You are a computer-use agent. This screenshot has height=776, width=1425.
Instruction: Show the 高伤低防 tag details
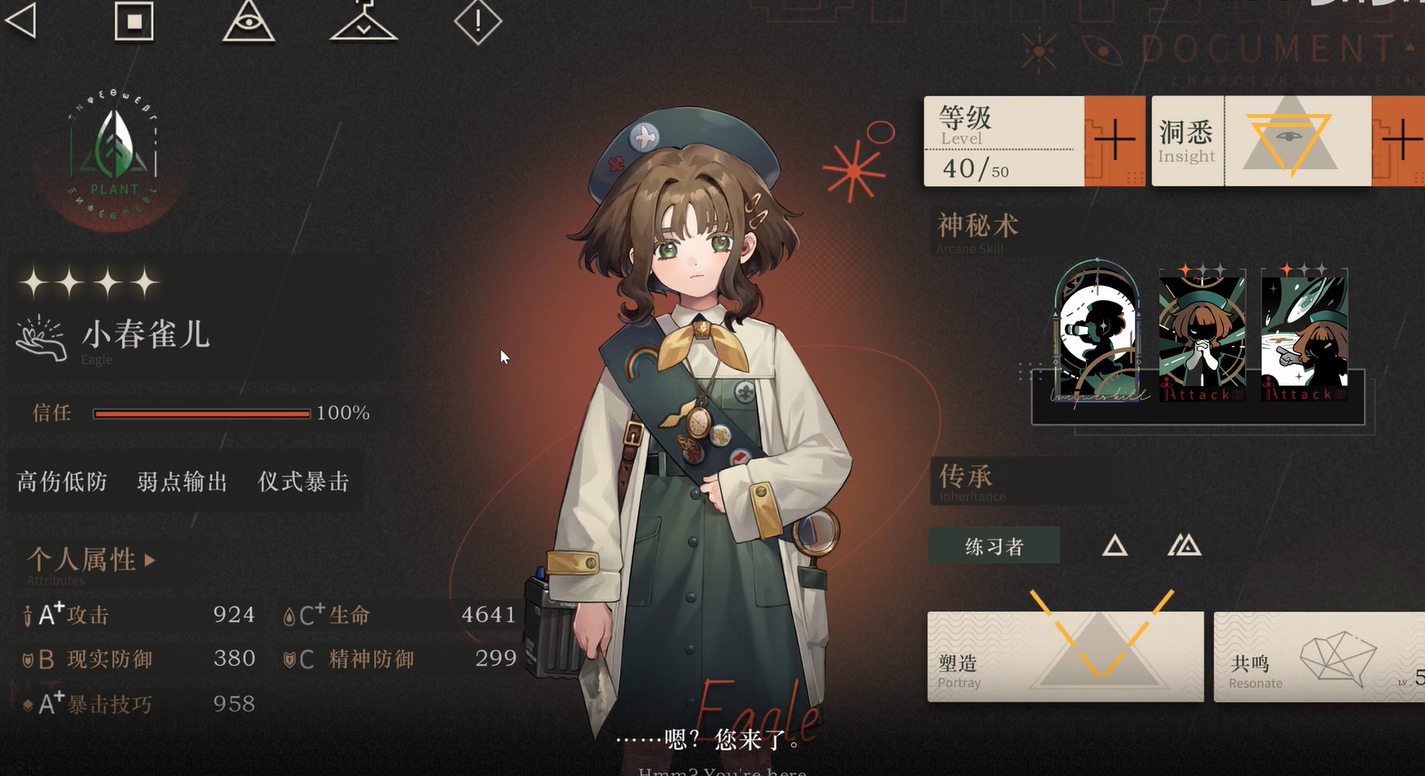click(62, 482)
